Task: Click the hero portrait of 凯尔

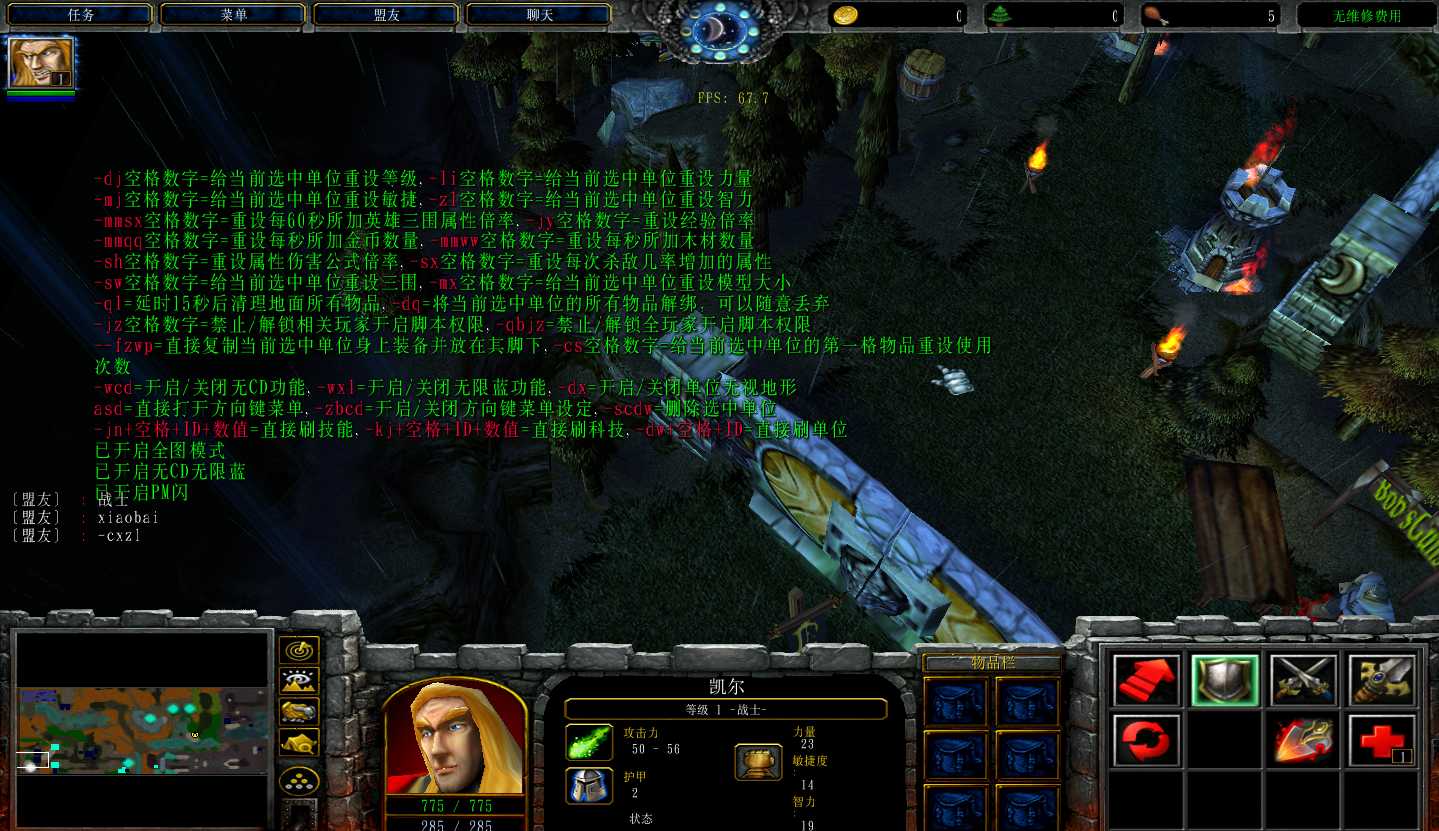Action: coord(455,740)
